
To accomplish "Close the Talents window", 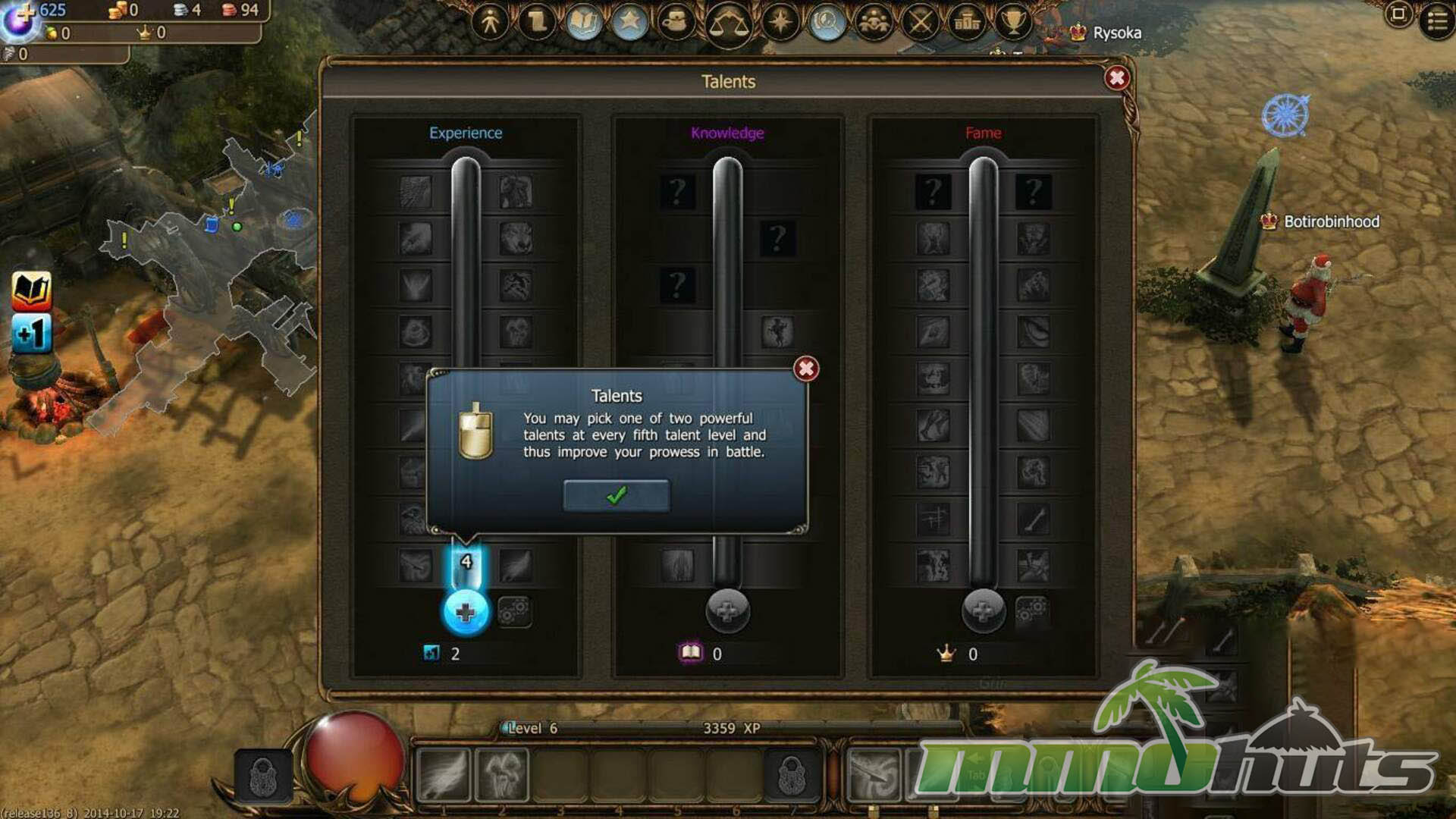I will 1116,78.
